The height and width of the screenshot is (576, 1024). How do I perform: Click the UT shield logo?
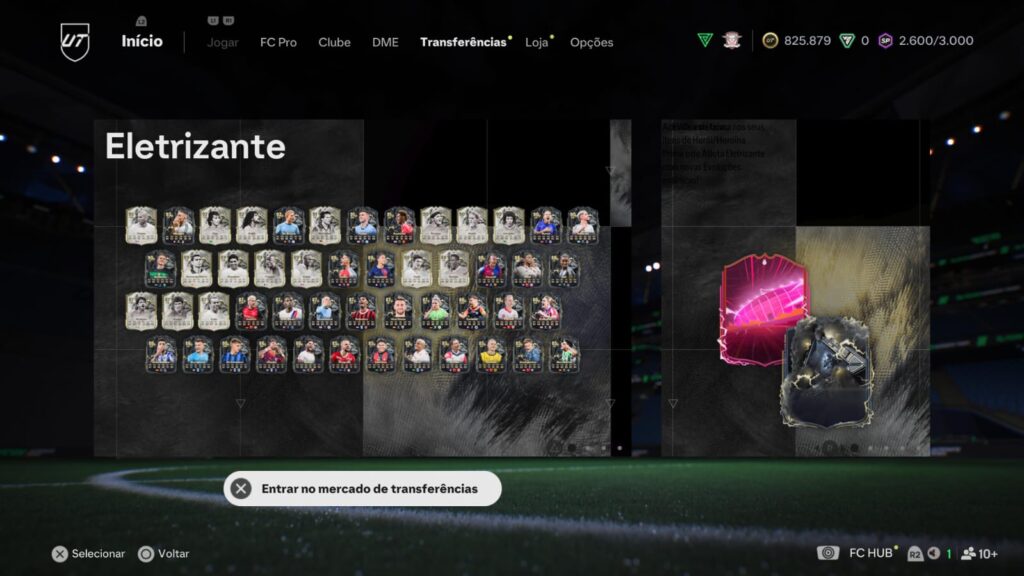75,42
